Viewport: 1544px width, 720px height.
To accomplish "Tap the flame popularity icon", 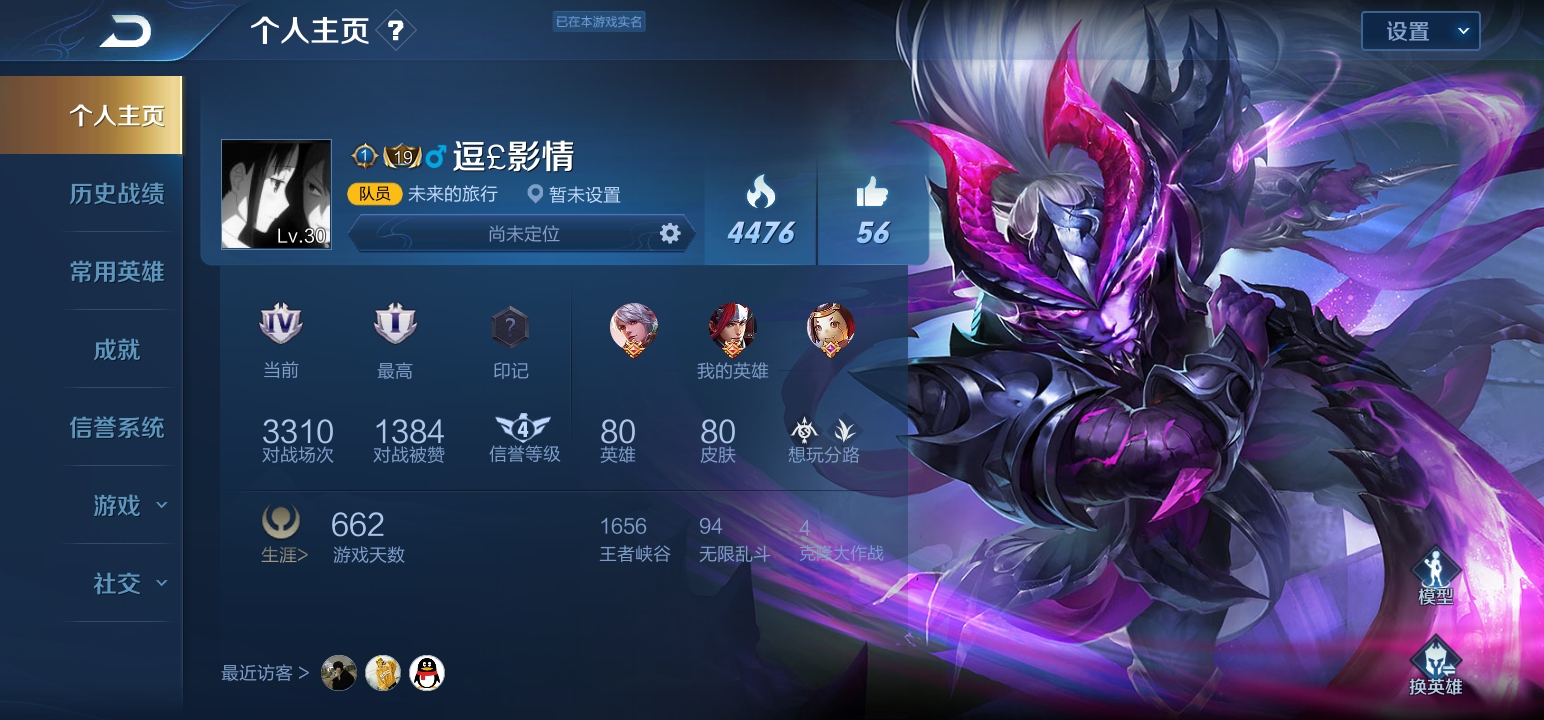I will 761,192.
